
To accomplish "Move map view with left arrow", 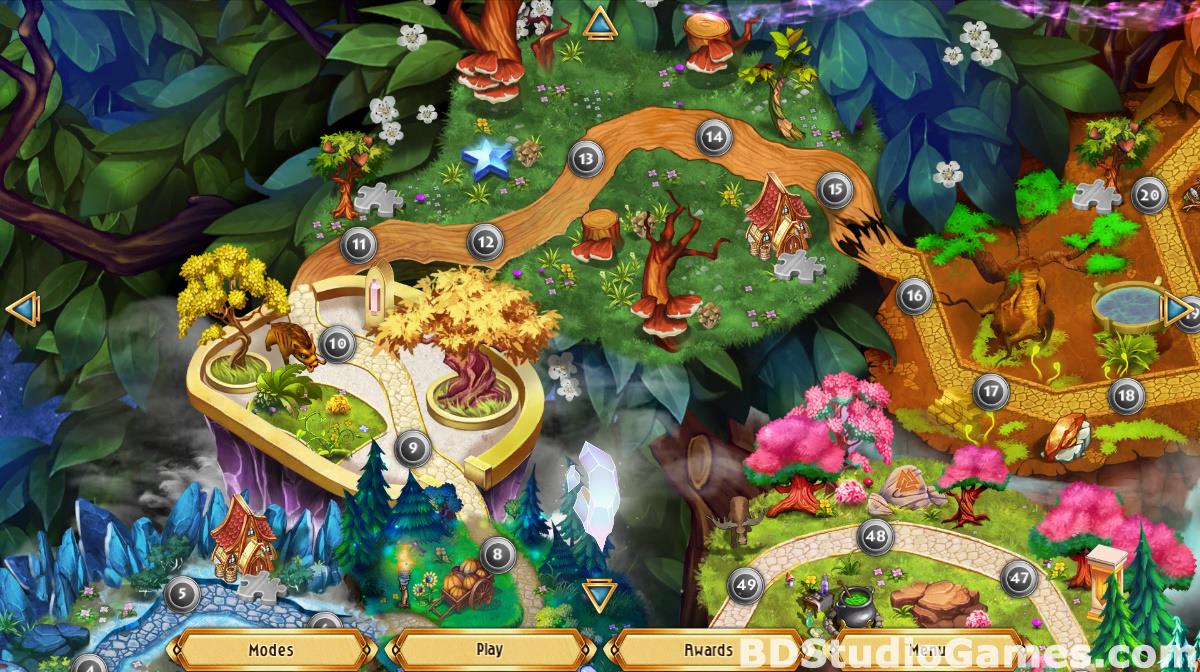I will click(21, 310).
